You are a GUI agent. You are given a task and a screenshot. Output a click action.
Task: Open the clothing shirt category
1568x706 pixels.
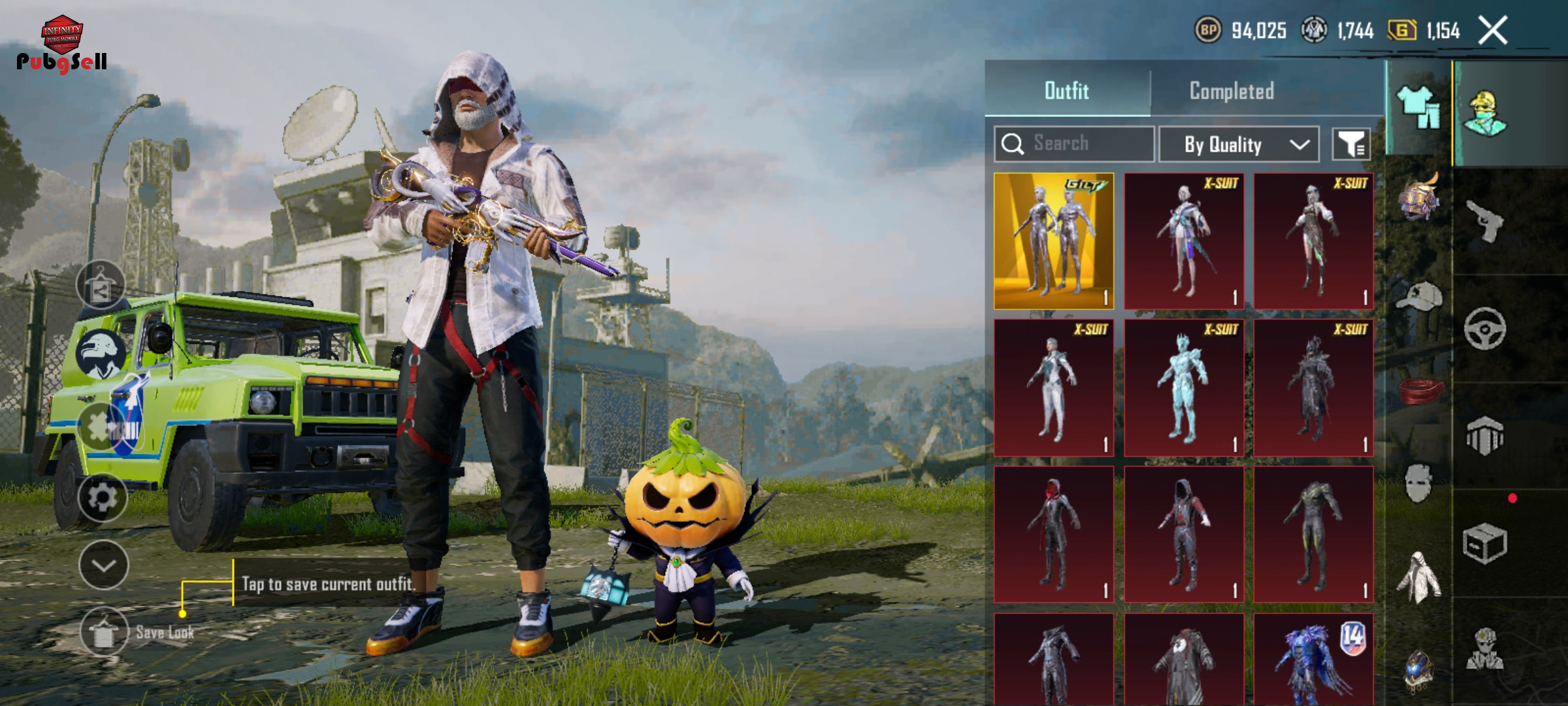[x=1418, y=108]
